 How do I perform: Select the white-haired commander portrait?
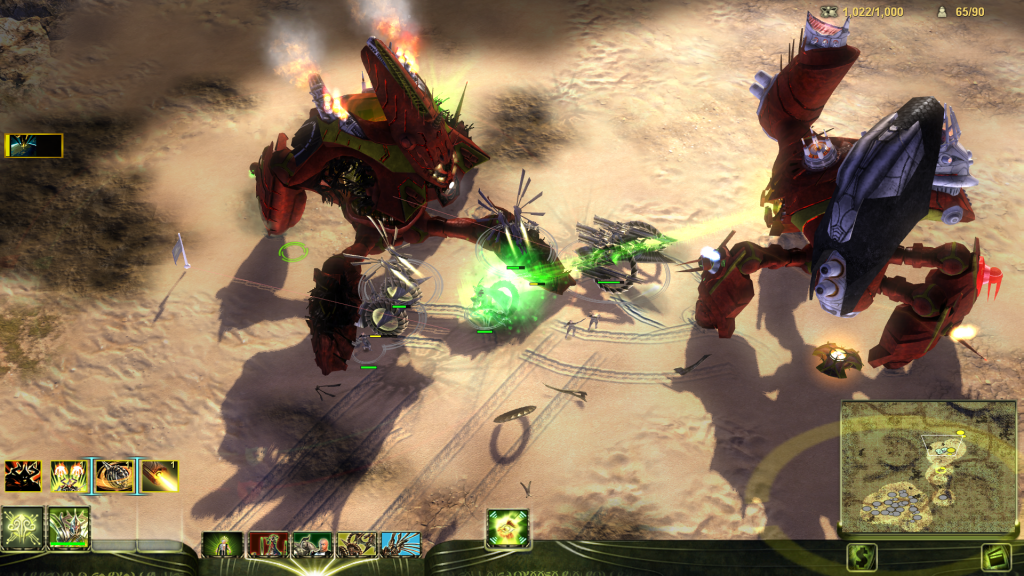[x=312, y=544]
